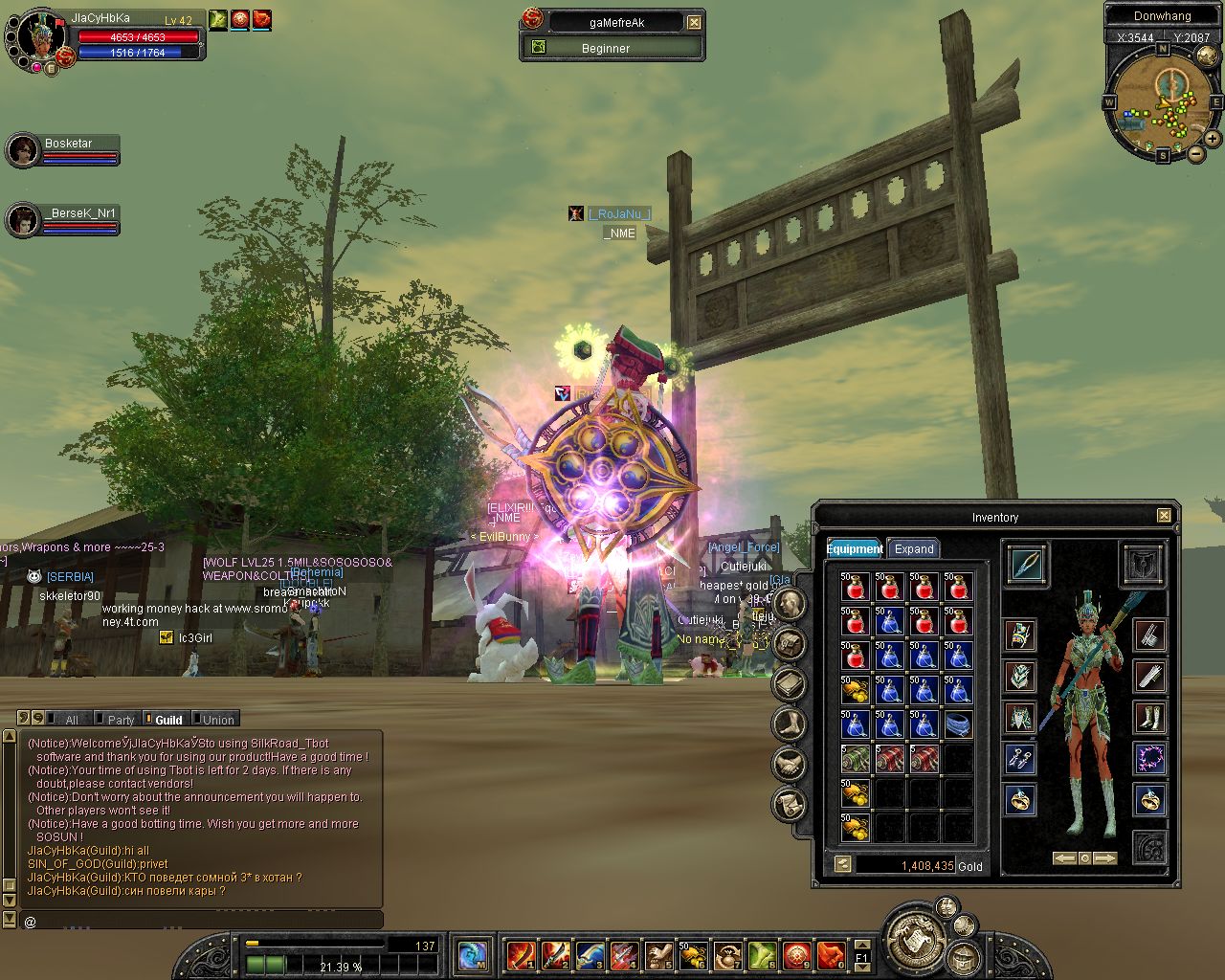Switch chat to the Union tab

tap(217, 720)
